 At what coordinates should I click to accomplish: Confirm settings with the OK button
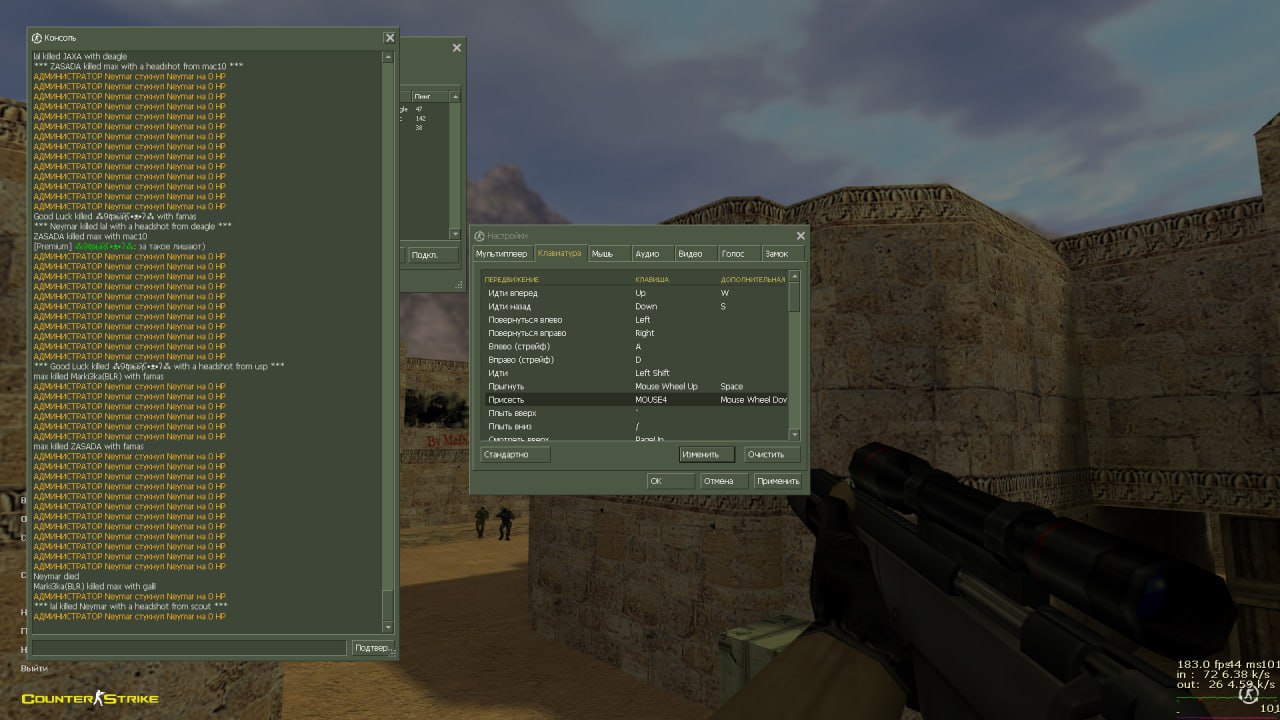click(x=670, y=481)
